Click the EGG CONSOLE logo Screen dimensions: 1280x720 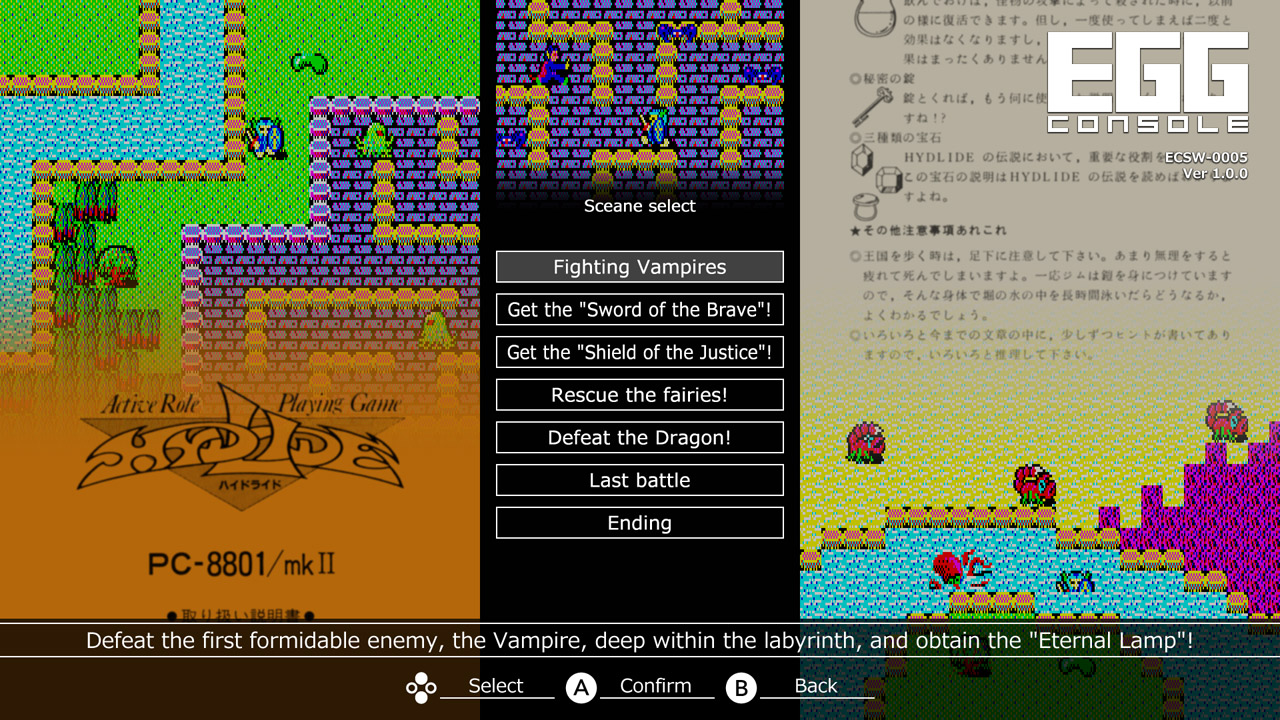[x=1146, y=82]
